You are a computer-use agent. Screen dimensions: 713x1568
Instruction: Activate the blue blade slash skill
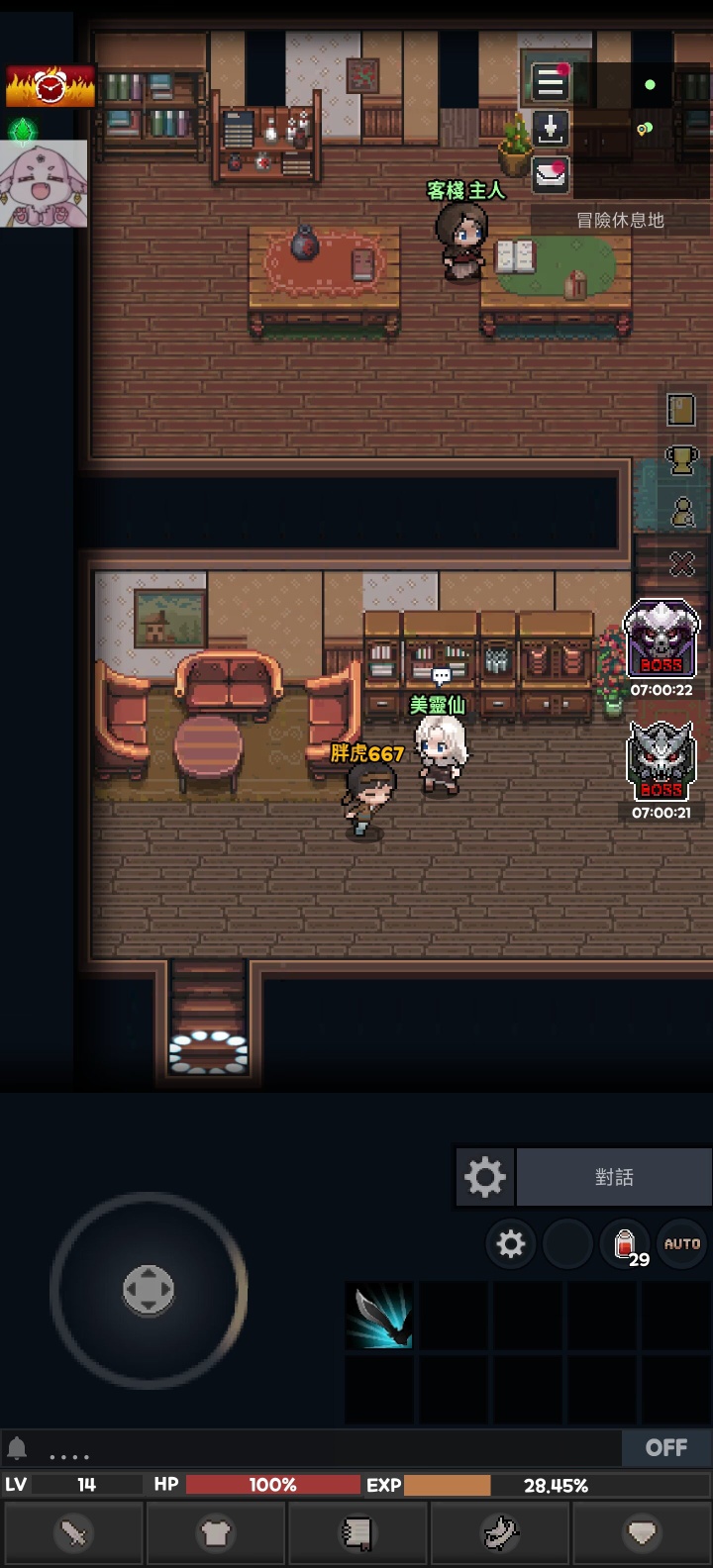pos(380,1316)
